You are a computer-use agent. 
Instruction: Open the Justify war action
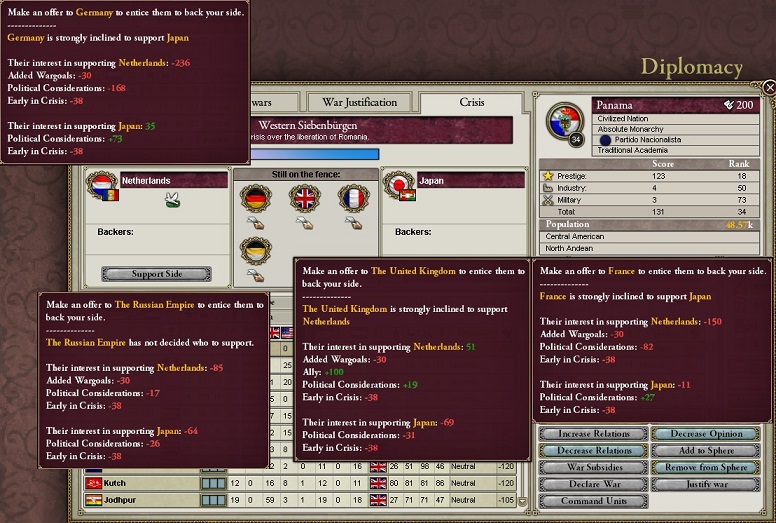pyautogui.click(x=707, y=484)
